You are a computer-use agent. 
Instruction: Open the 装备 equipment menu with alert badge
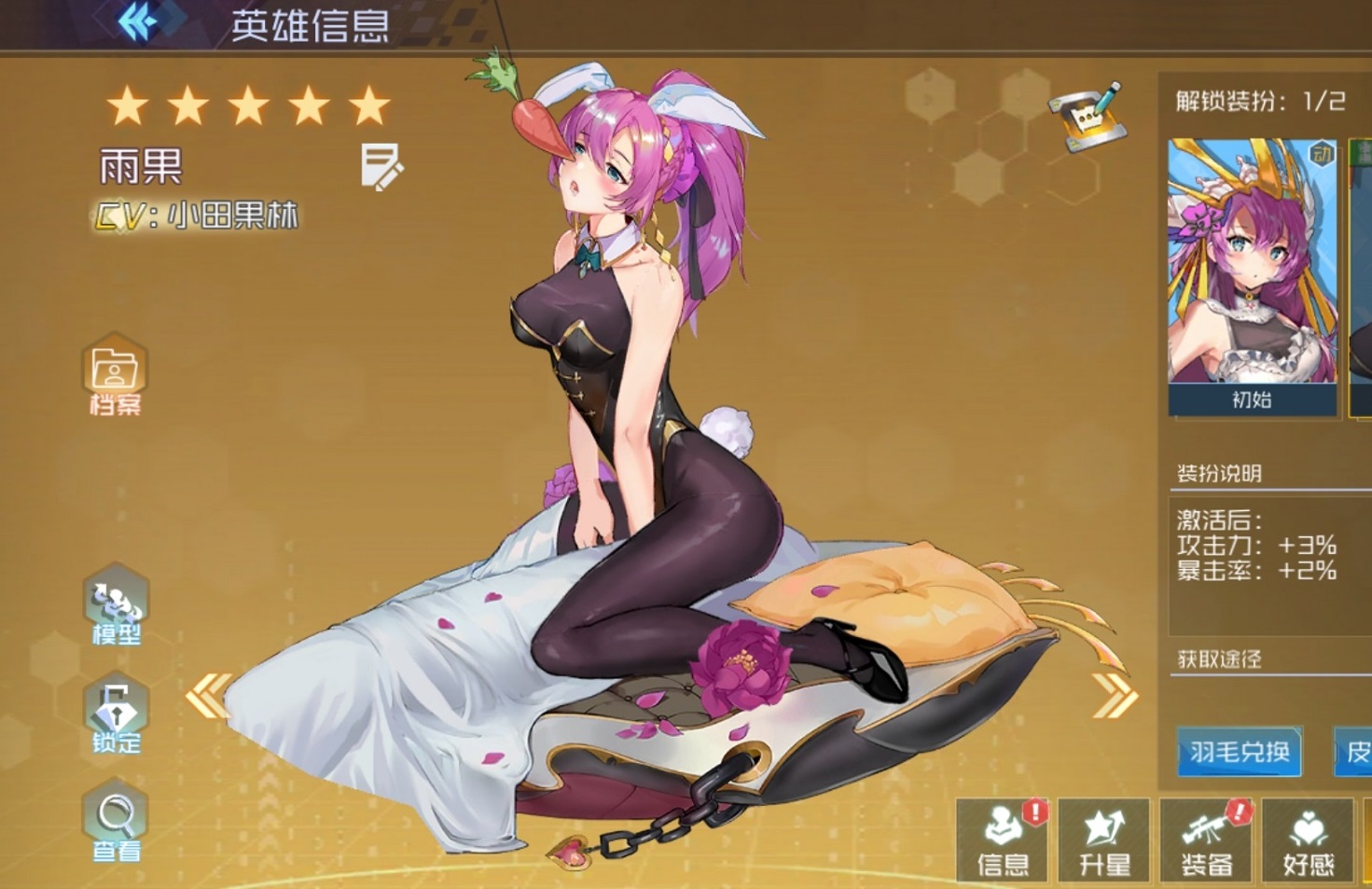(1207, 840)
